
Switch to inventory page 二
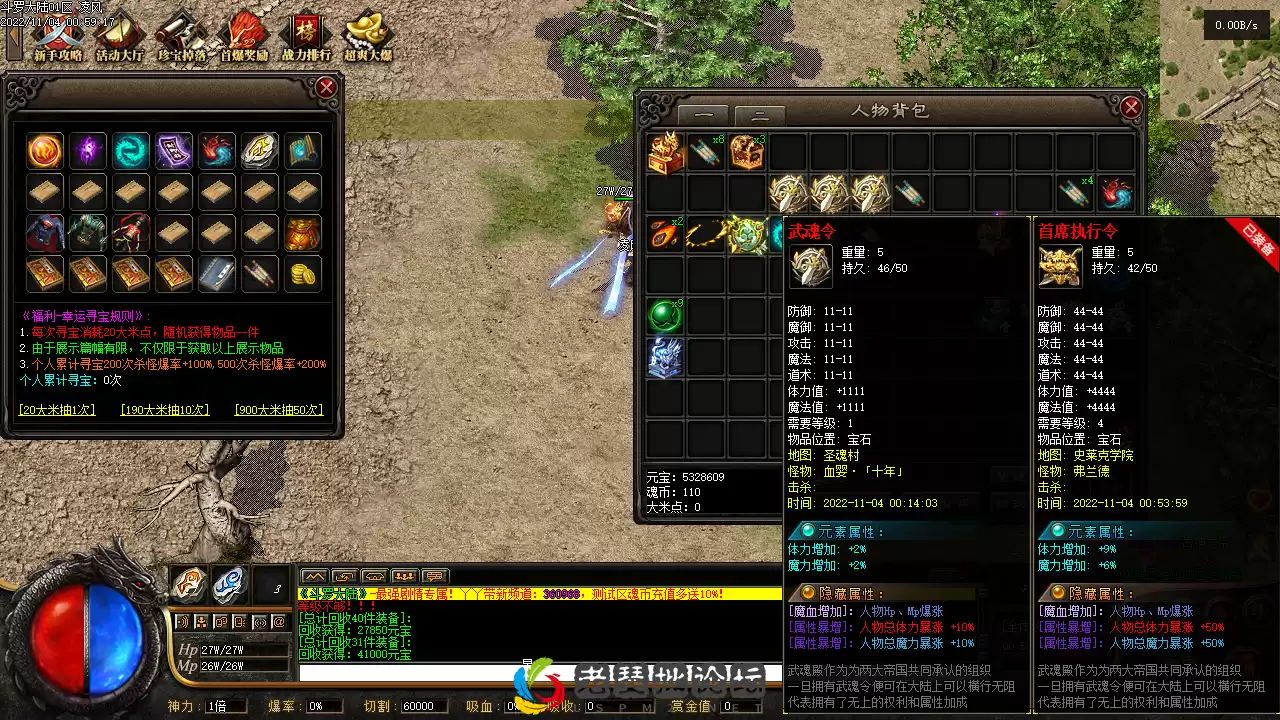click(x=760, y=115)
